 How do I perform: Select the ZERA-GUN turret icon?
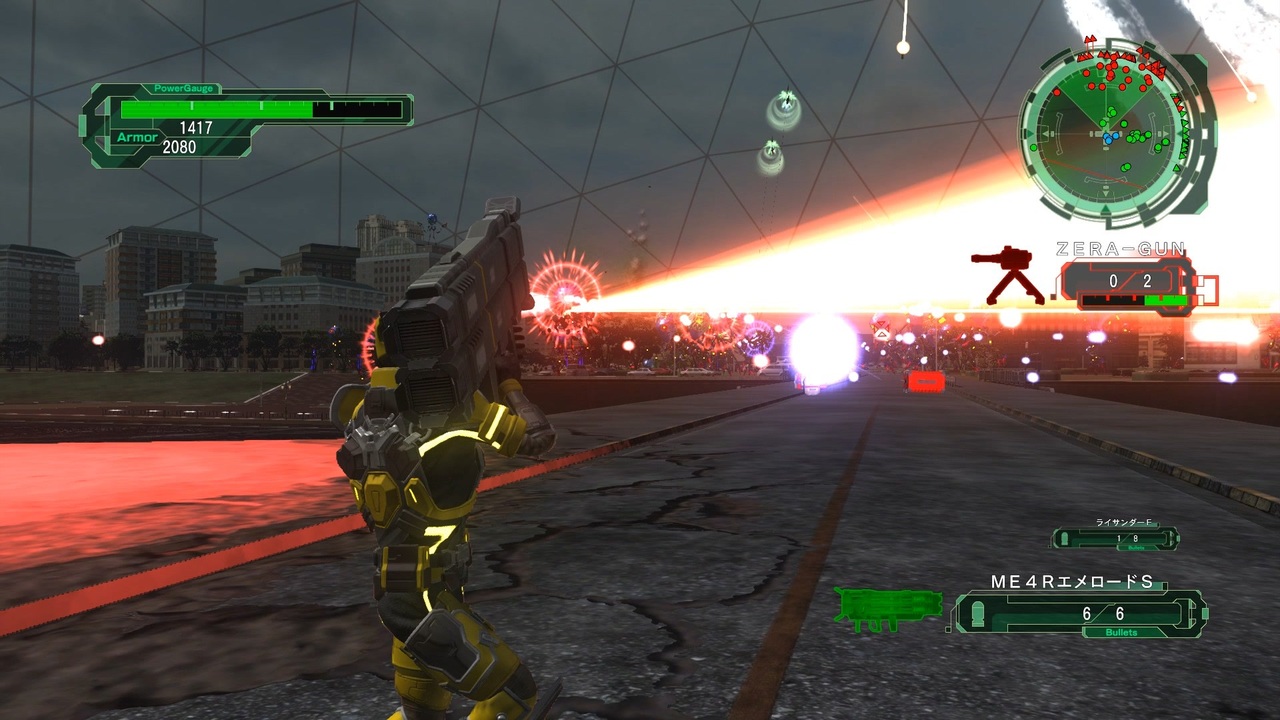click(1008, 274)
